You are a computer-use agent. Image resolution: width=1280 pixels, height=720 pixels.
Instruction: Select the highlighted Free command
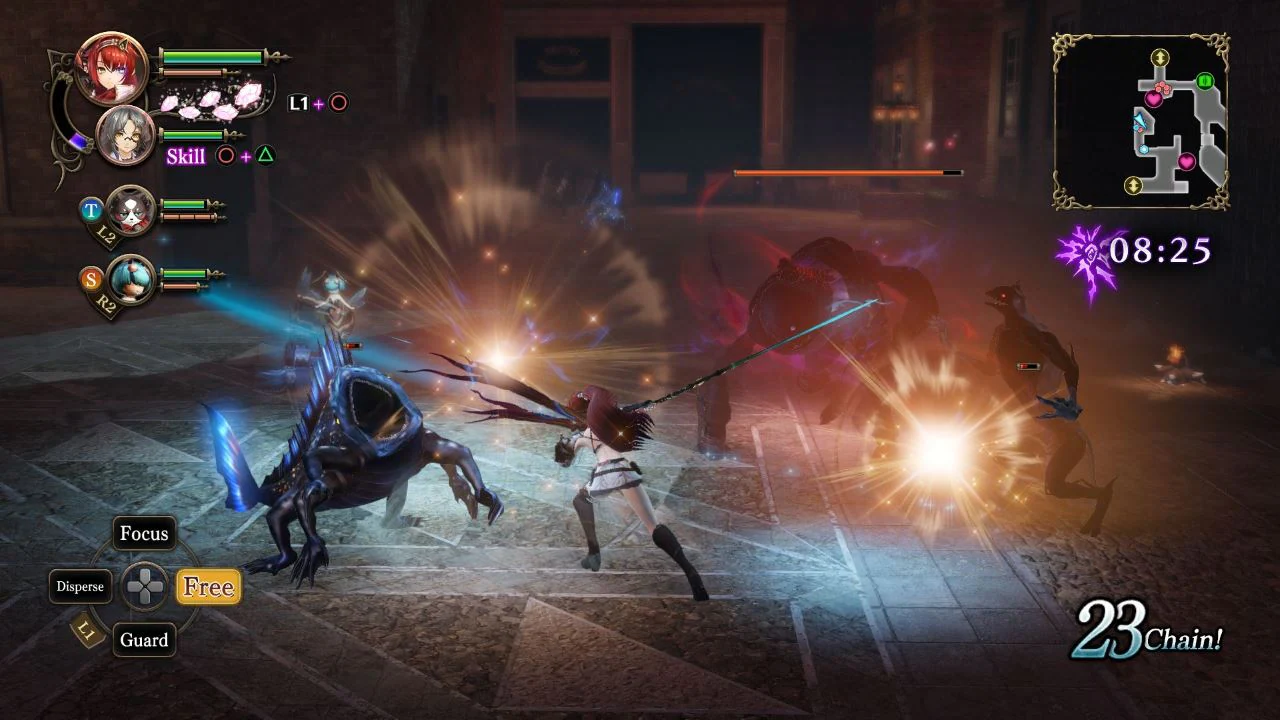(x=208, y=587)
